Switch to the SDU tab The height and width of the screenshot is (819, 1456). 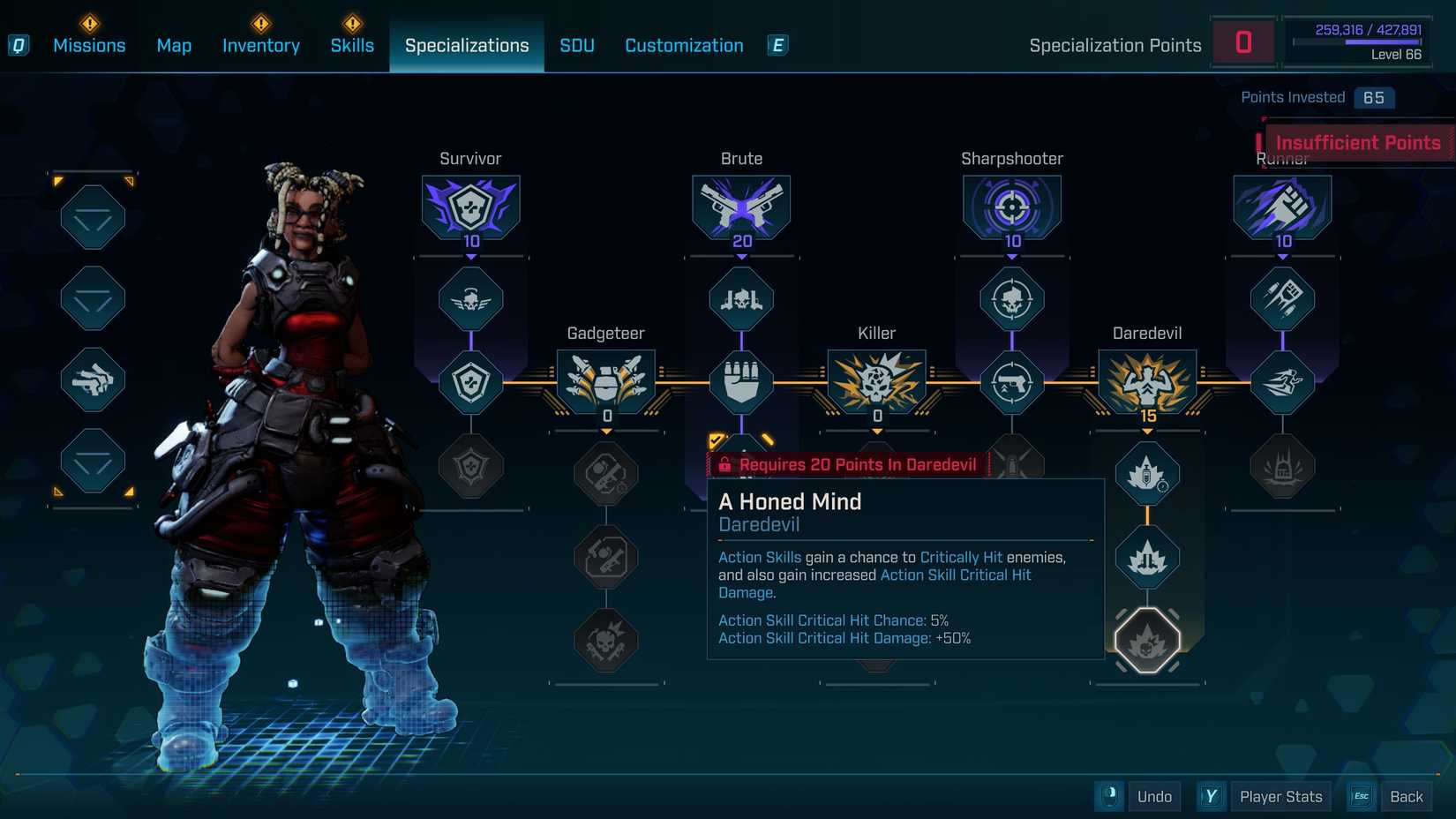click(577, 45)
